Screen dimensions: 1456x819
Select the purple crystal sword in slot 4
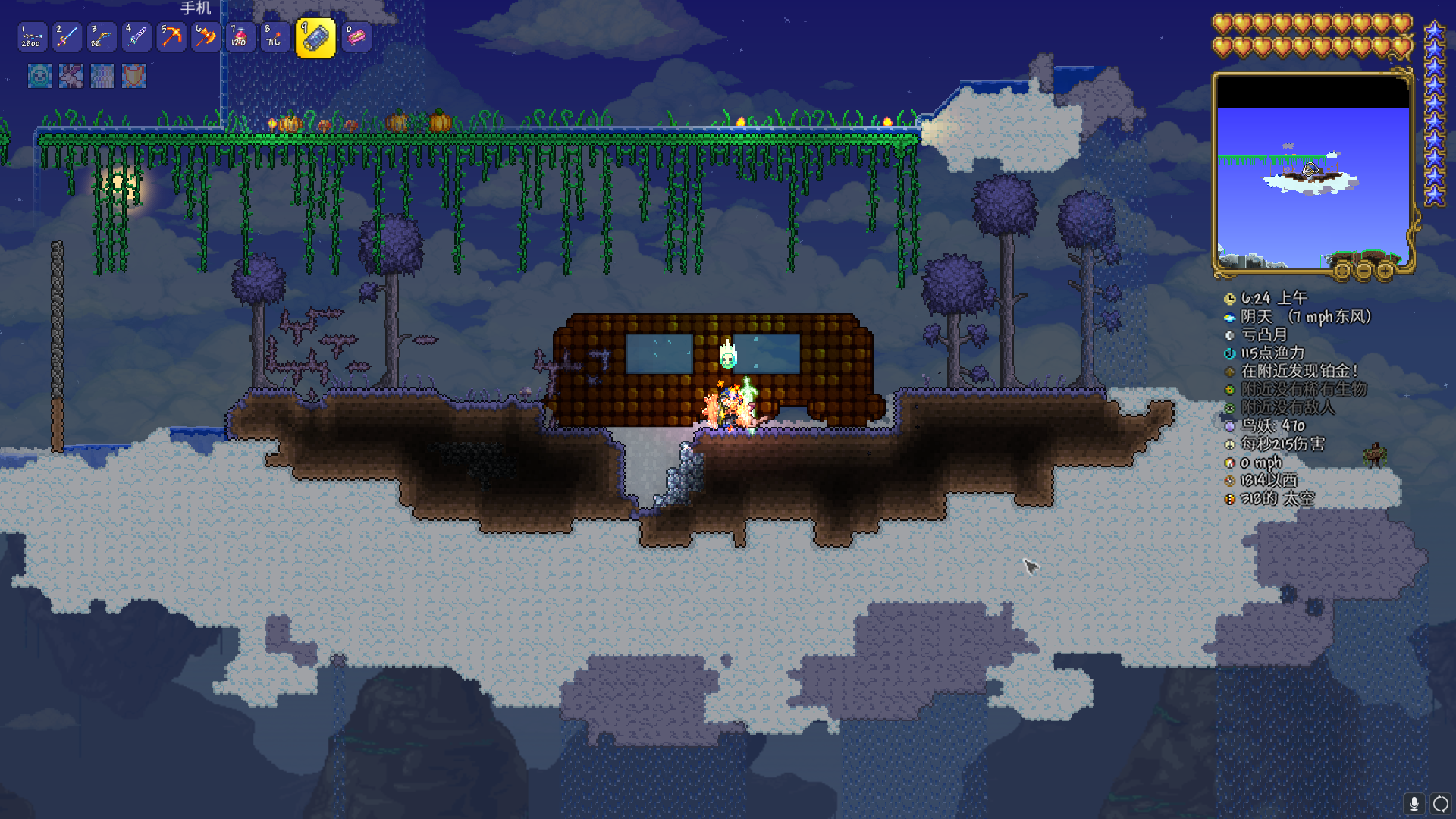pos(136,36)
